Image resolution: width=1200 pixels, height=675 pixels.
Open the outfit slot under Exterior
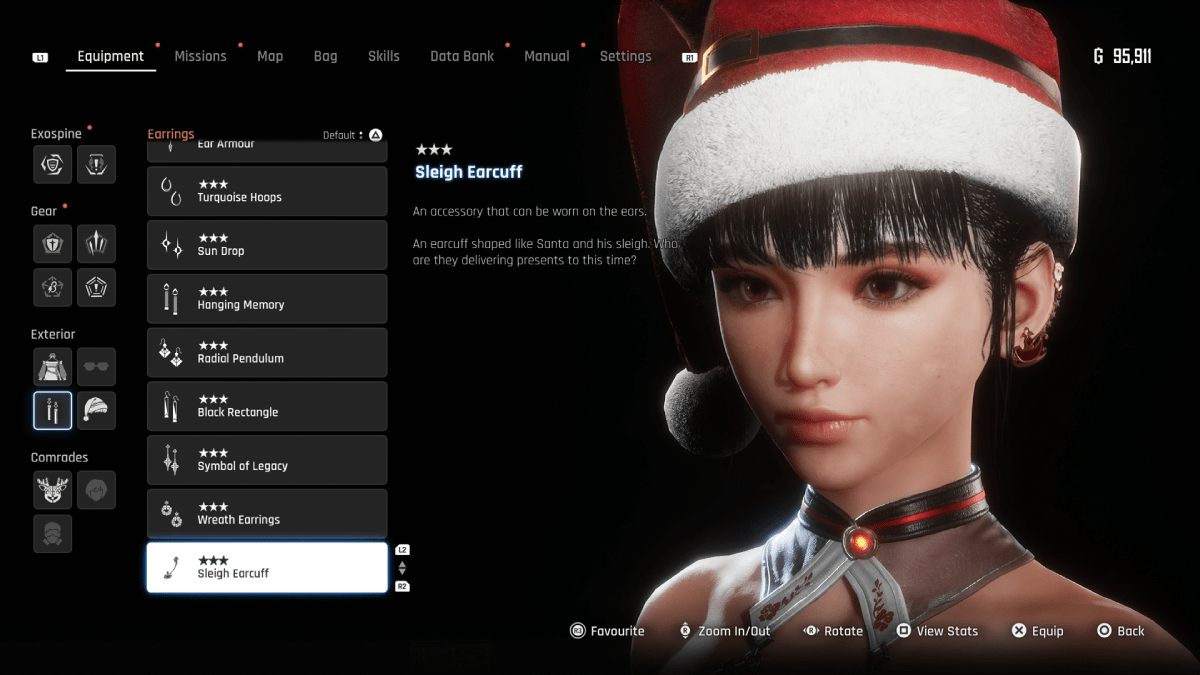52,367
